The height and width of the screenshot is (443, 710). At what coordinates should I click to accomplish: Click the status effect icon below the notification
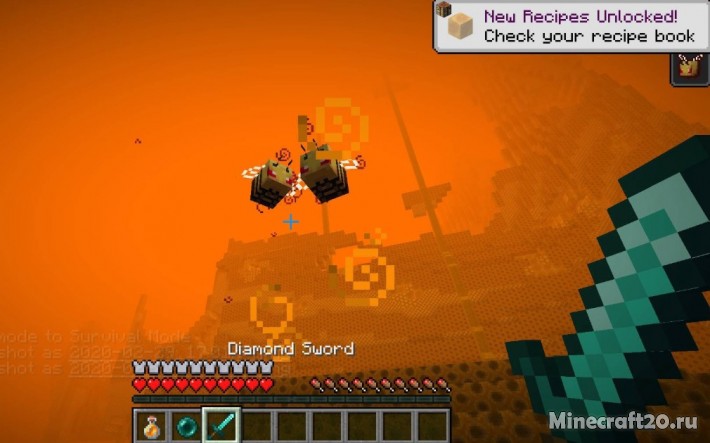pyautogui.click(x=688, y=68)
